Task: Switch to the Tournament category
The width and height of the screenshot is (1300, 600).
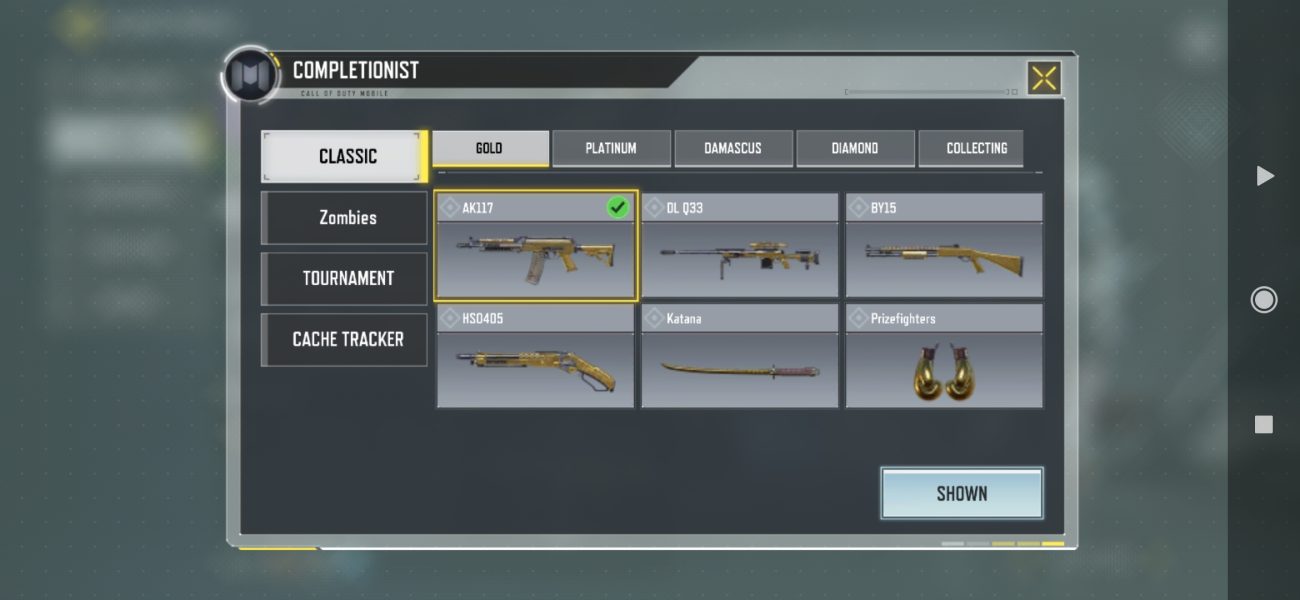Action: (x=346, y=278)
